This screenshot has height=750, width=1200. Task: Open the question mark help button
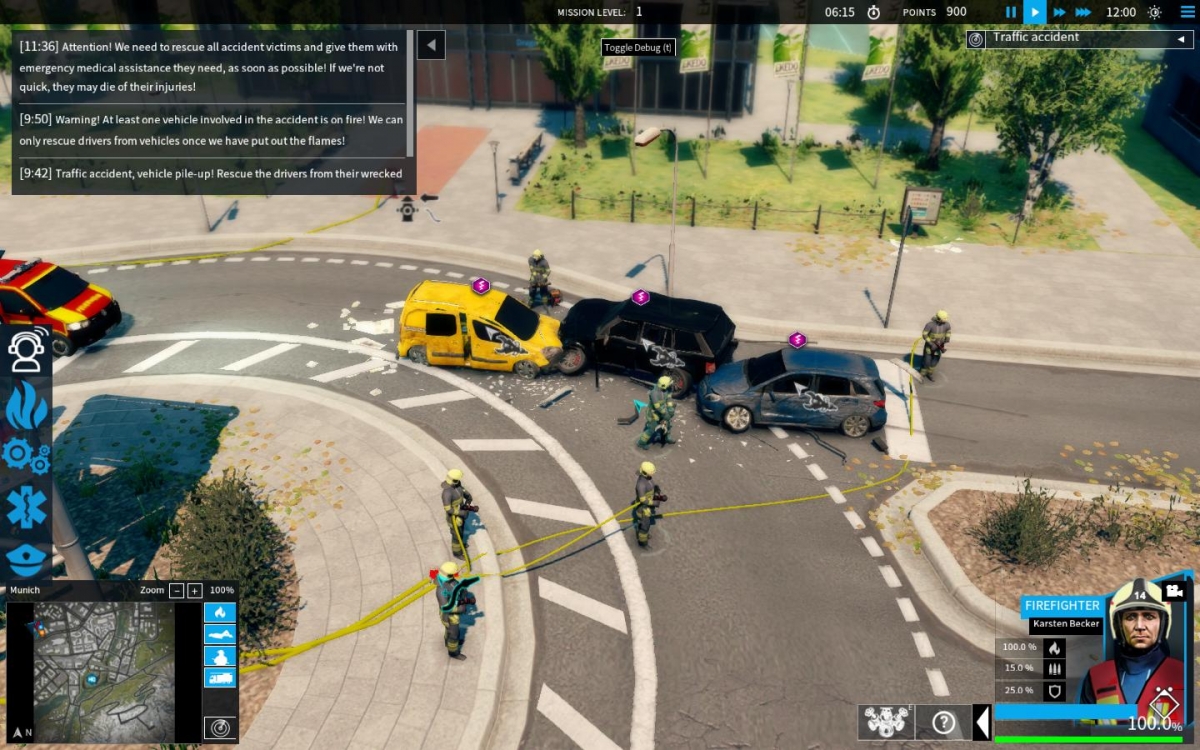point(943,721)
